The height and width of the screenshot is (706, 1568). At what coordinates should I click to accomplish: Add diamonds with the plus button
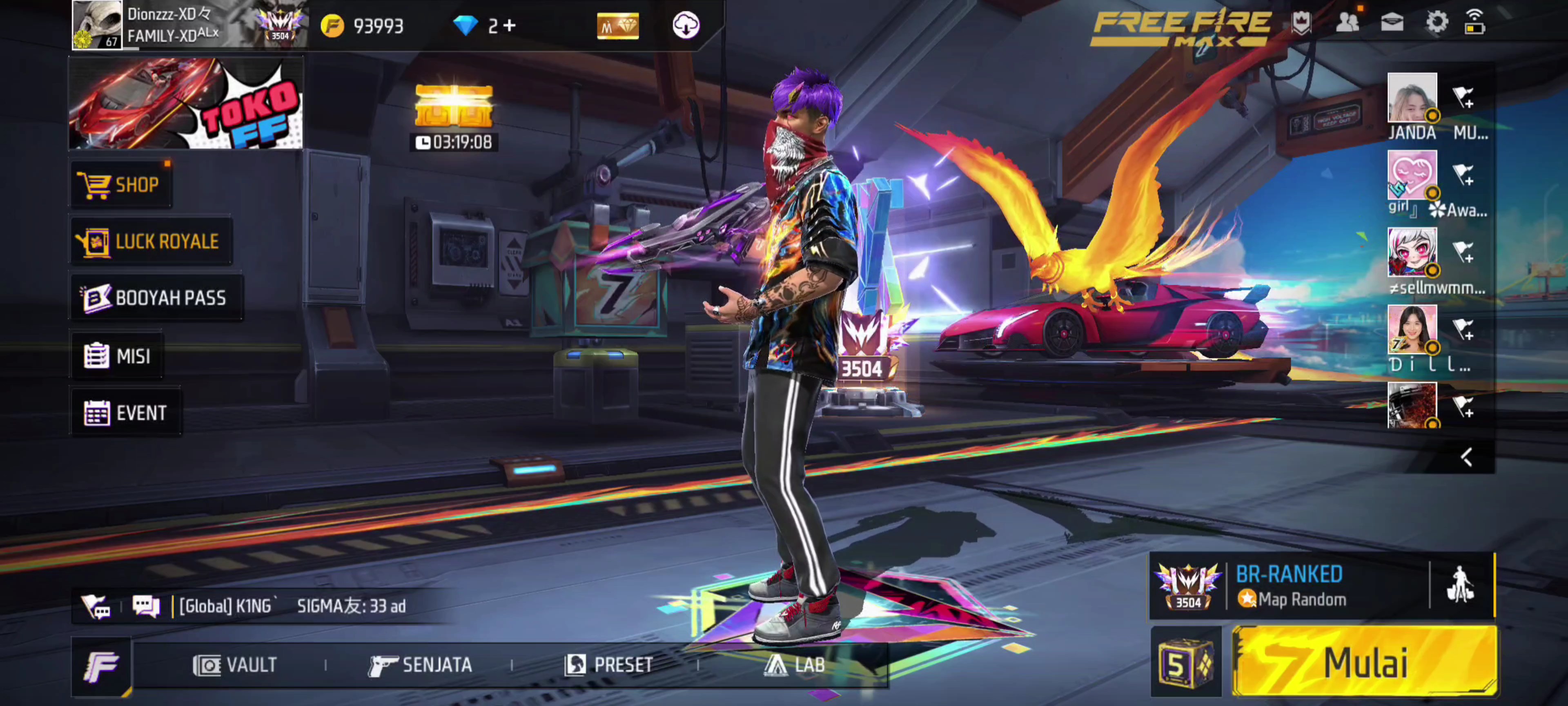click(510, 26)
